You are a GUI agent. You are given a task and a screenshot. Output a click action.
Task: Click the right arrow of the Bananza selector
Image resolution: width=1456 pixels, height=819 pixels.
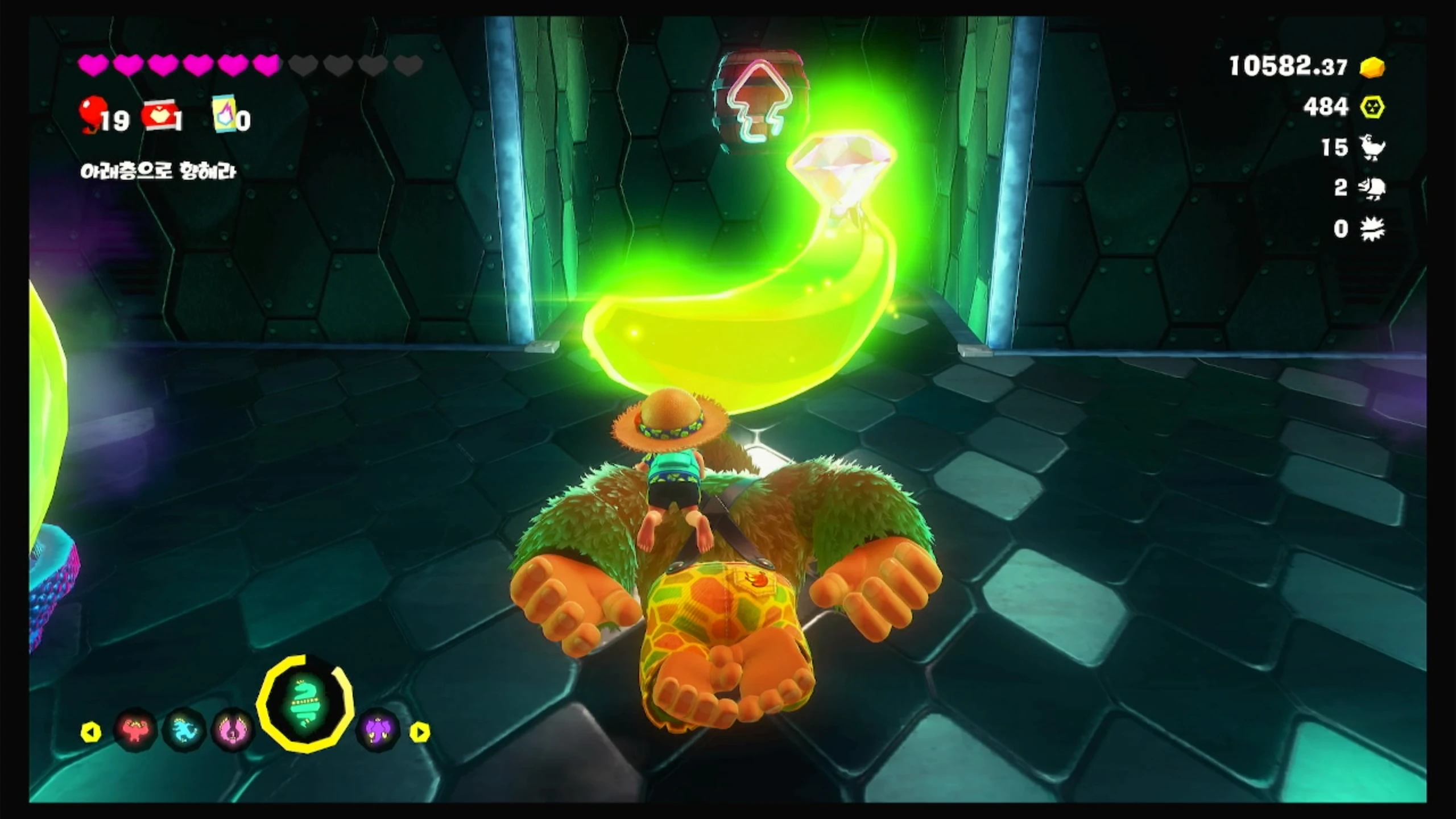click(x=420, y=732)
